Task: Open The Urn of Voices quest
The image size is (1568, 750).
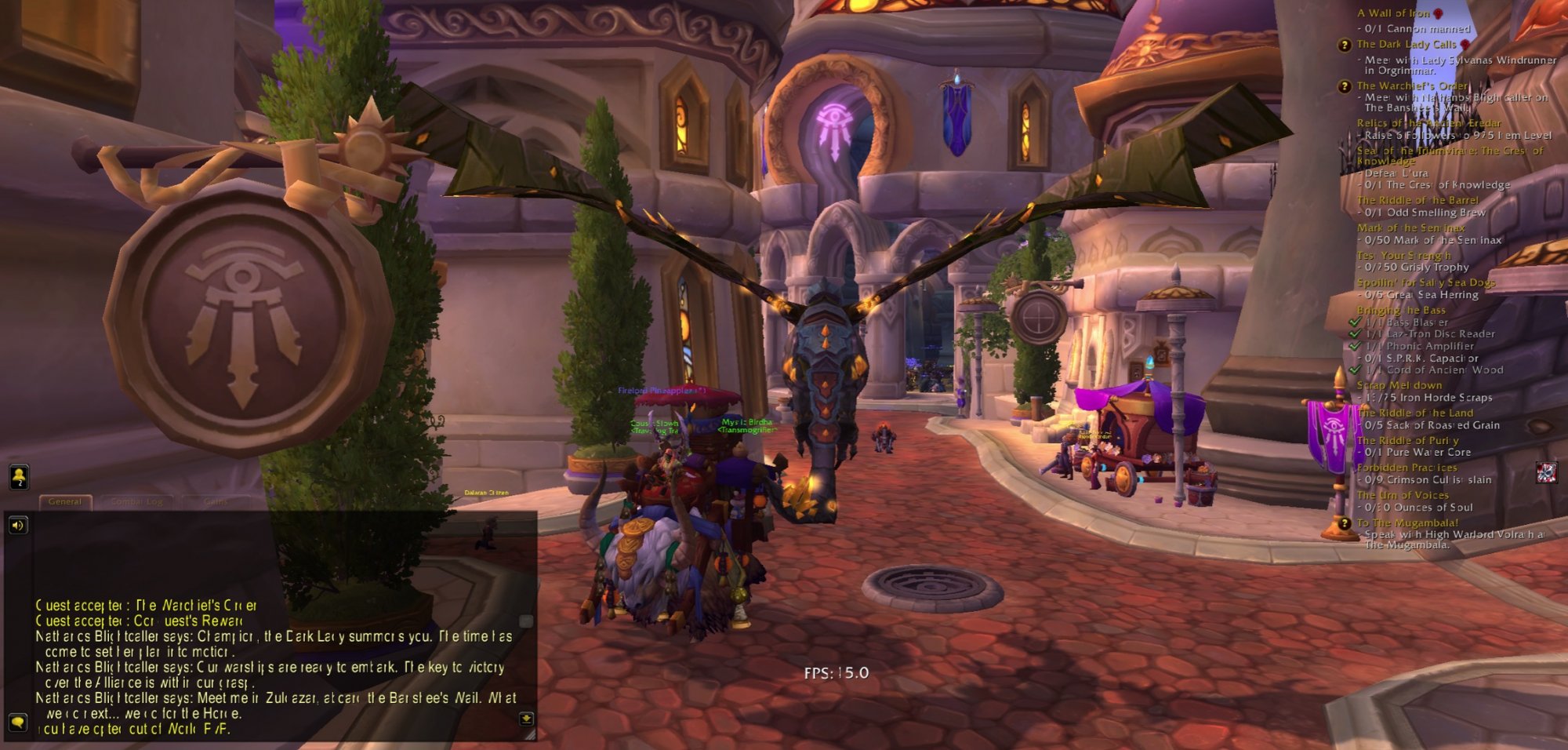Action: coord(1403,495)
